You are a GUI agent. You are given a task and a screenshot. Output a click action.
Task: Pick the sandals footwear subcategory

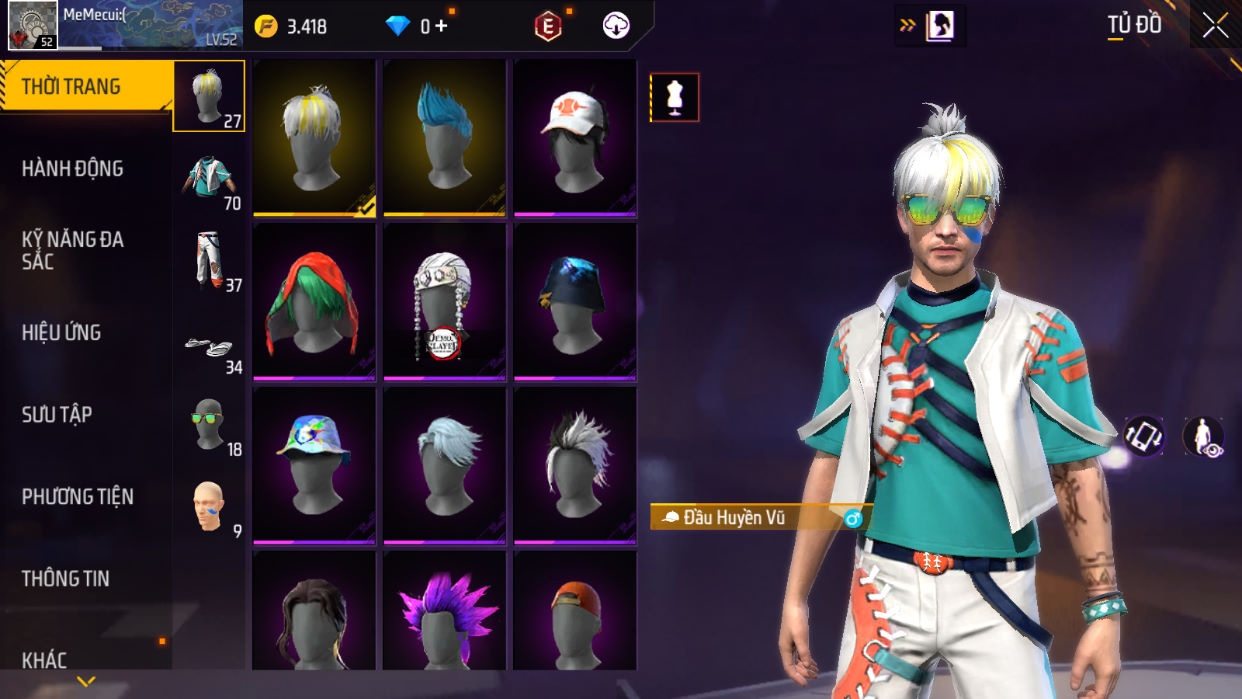(x=208, y=346)
